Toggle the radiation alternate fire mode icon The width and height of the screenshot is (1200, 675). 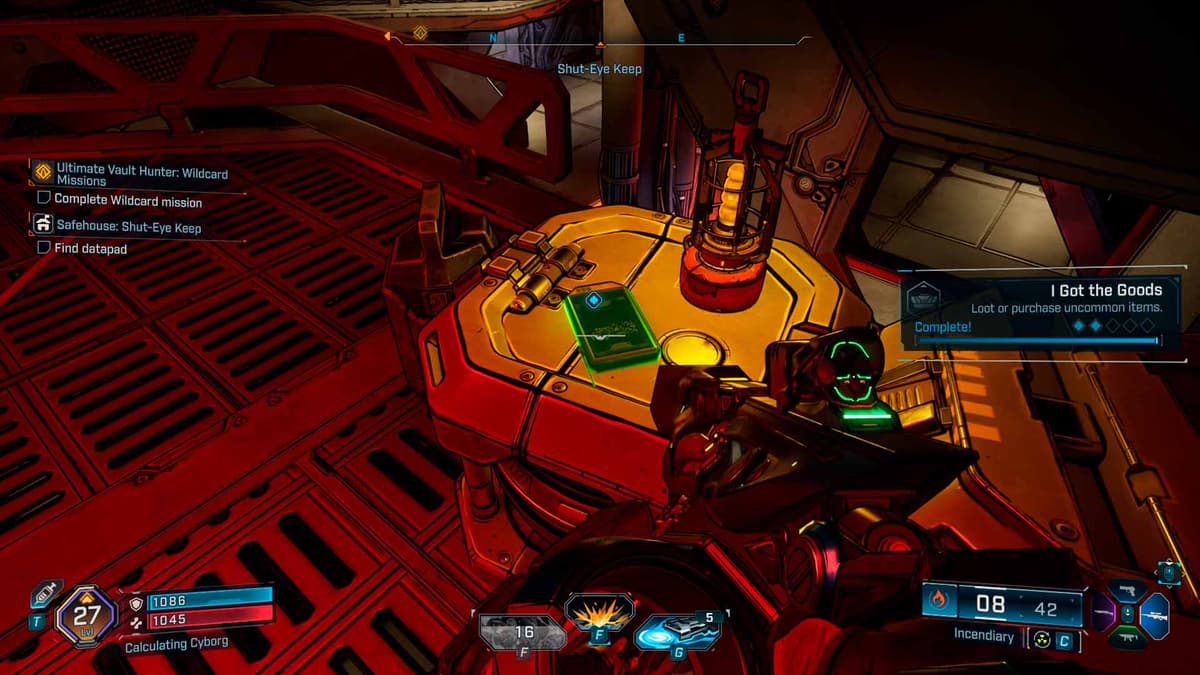[1042, 640]
